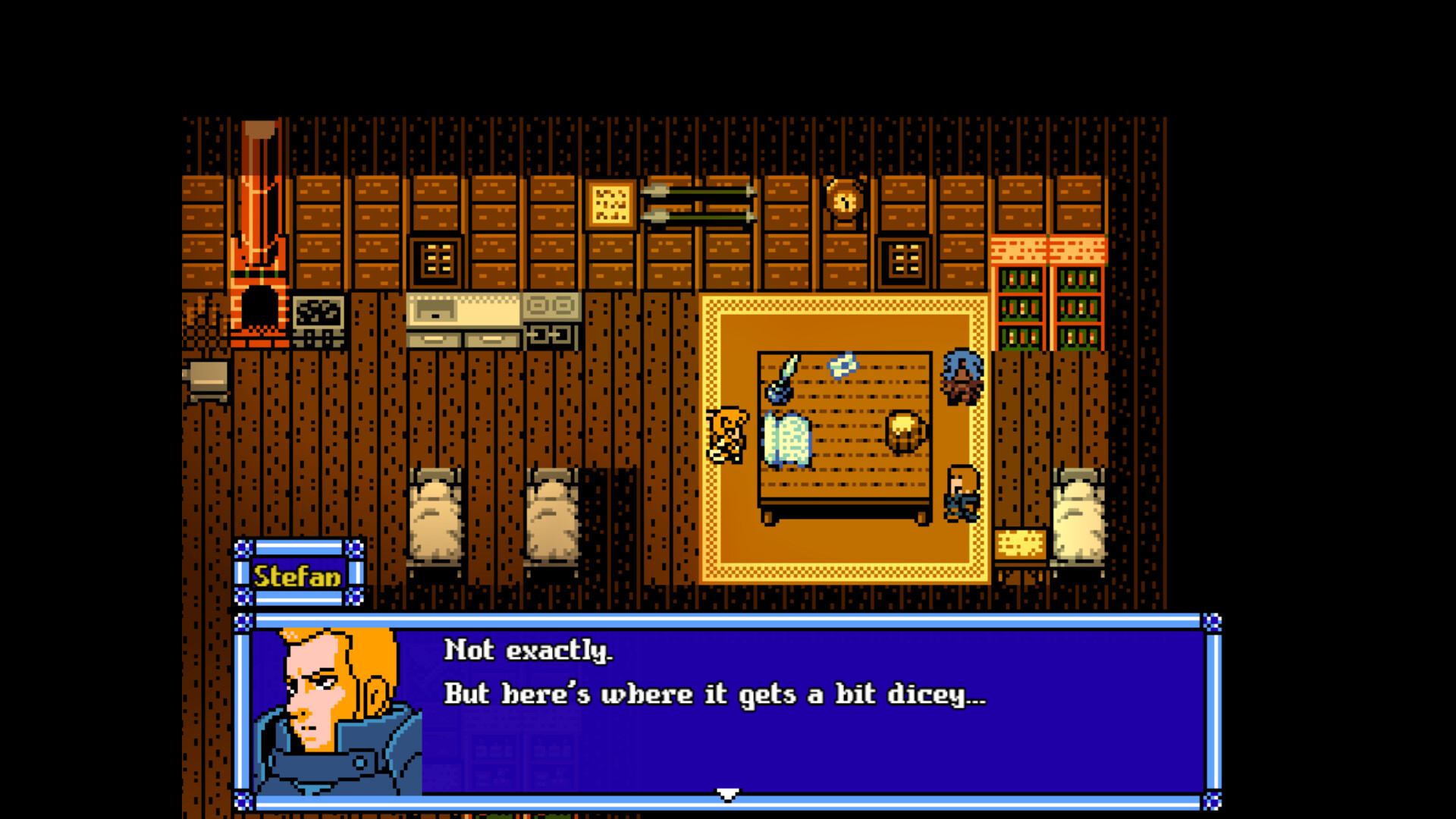Click the Stefan name plate
1456x819 pixels.
pos(300,575)
